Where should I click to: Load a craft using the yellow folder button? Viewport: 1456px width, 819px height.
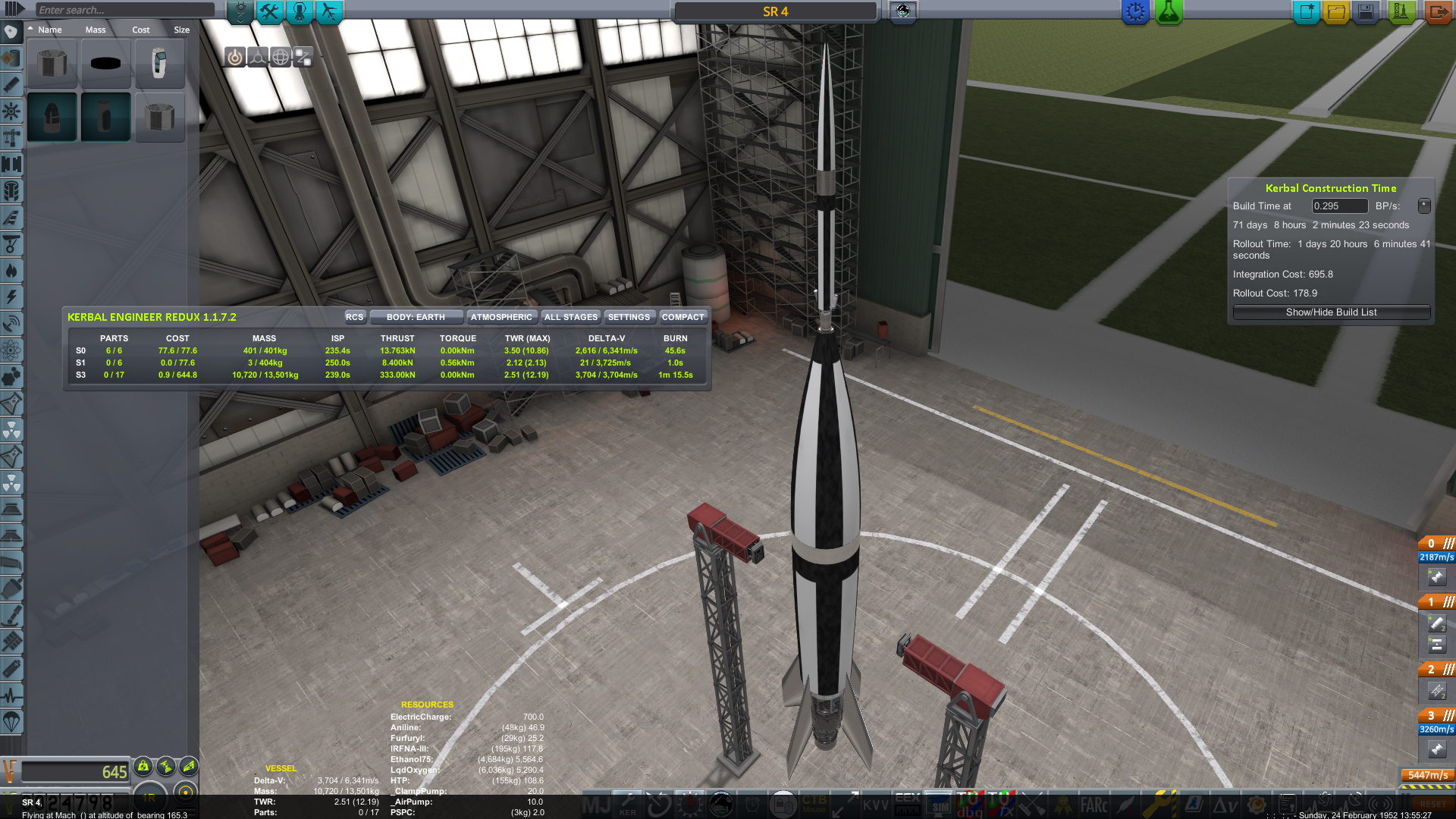[1336, 12]
